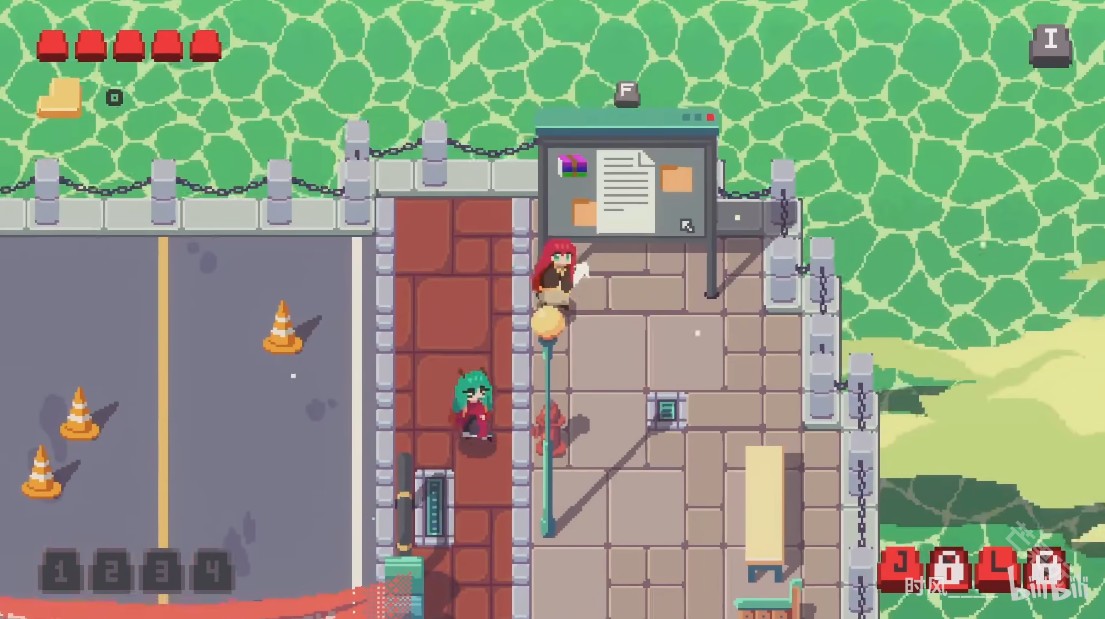
Task: Choose hotbar slot number 3
Action: click(x=161, y=571)
